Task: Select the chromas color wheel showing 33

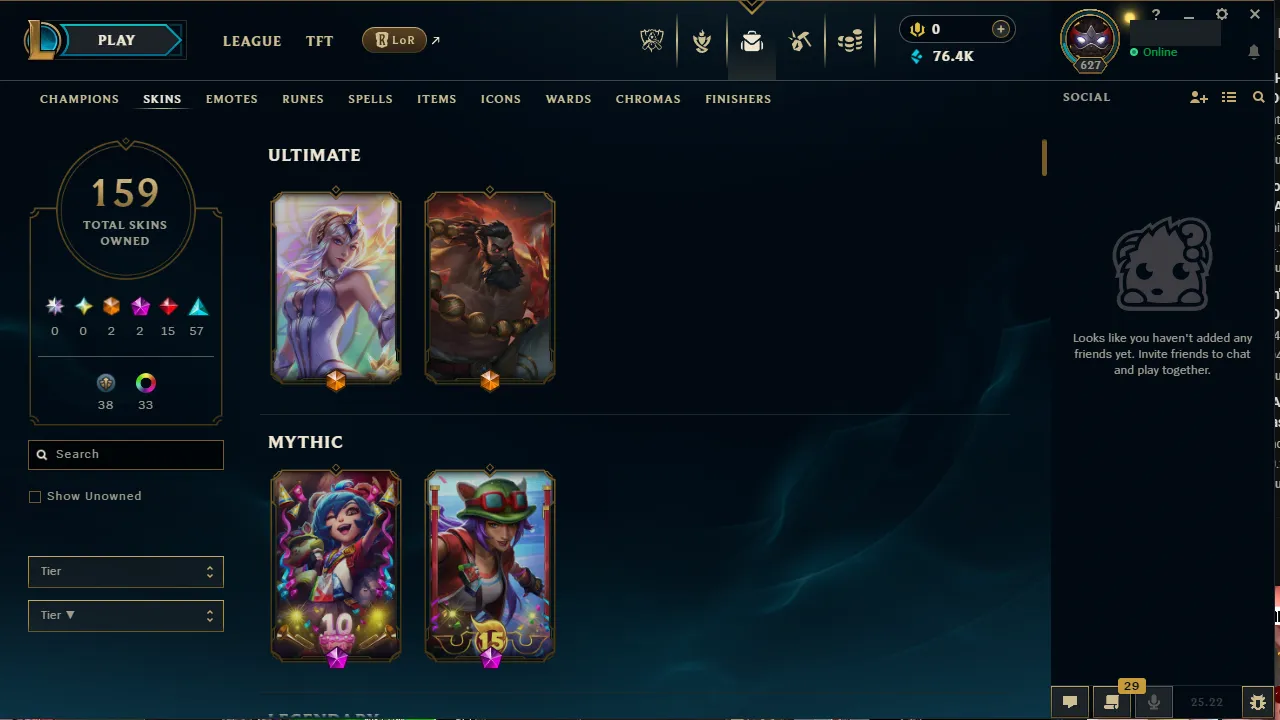Action: tap(145, 383)
